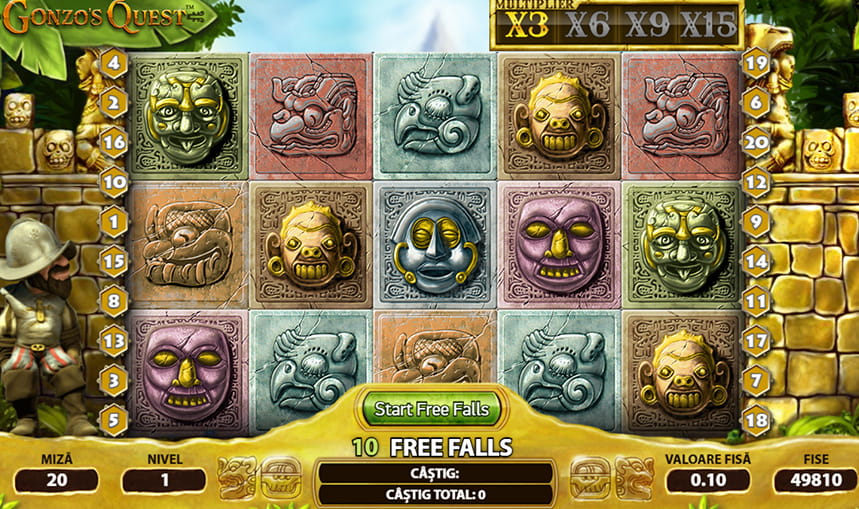This screenshot has width=859, height=509.
Task: Click payline badge number 5
Action: click(x=114, y=418)
